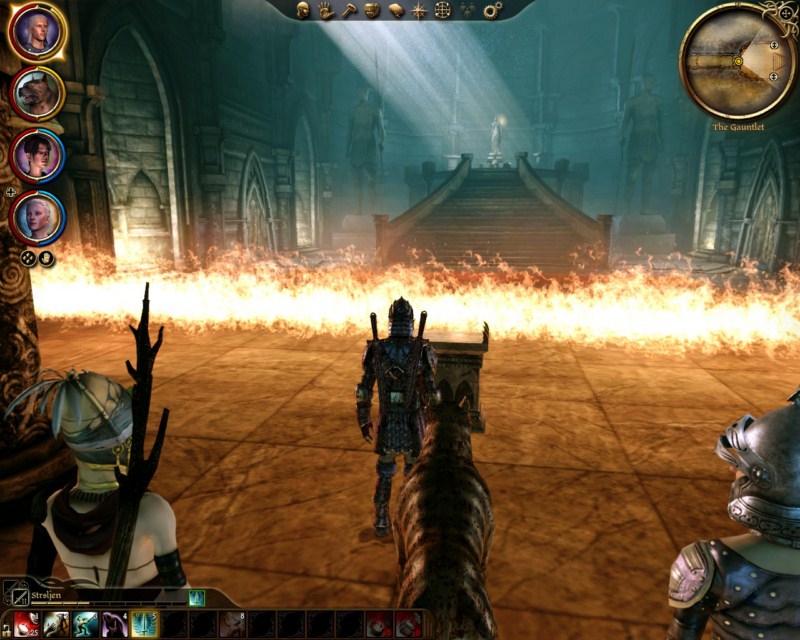
Task: Use the green-figure talent quickbar slot
Action: pos(85,625)
